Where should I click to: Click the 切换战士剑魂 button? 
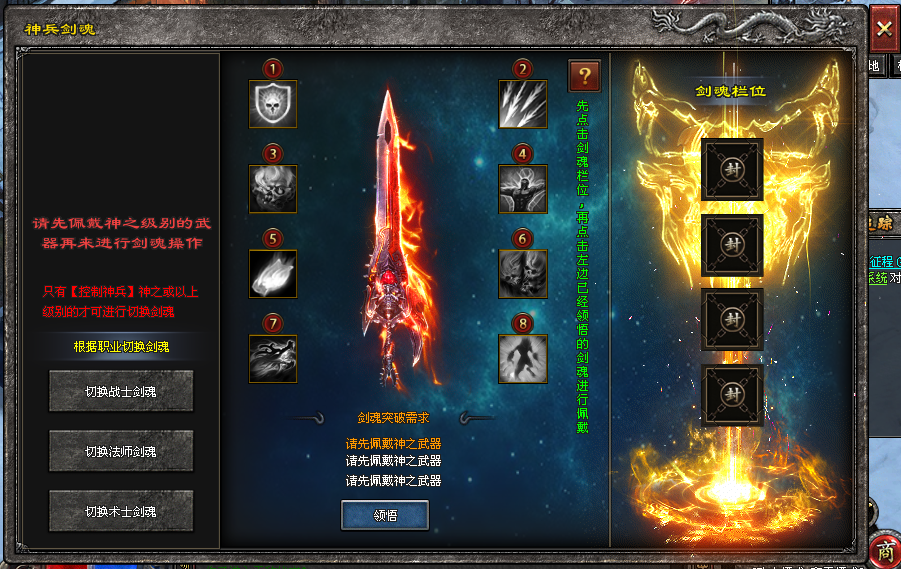click(107, 391)
